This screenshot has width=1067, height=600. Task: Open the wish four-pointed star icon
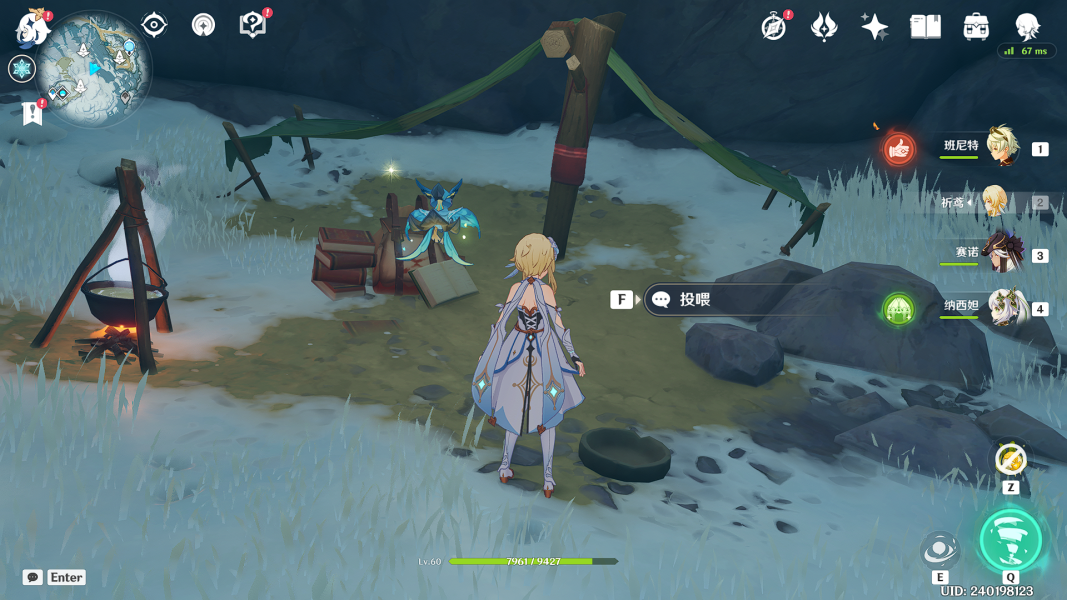874,27
